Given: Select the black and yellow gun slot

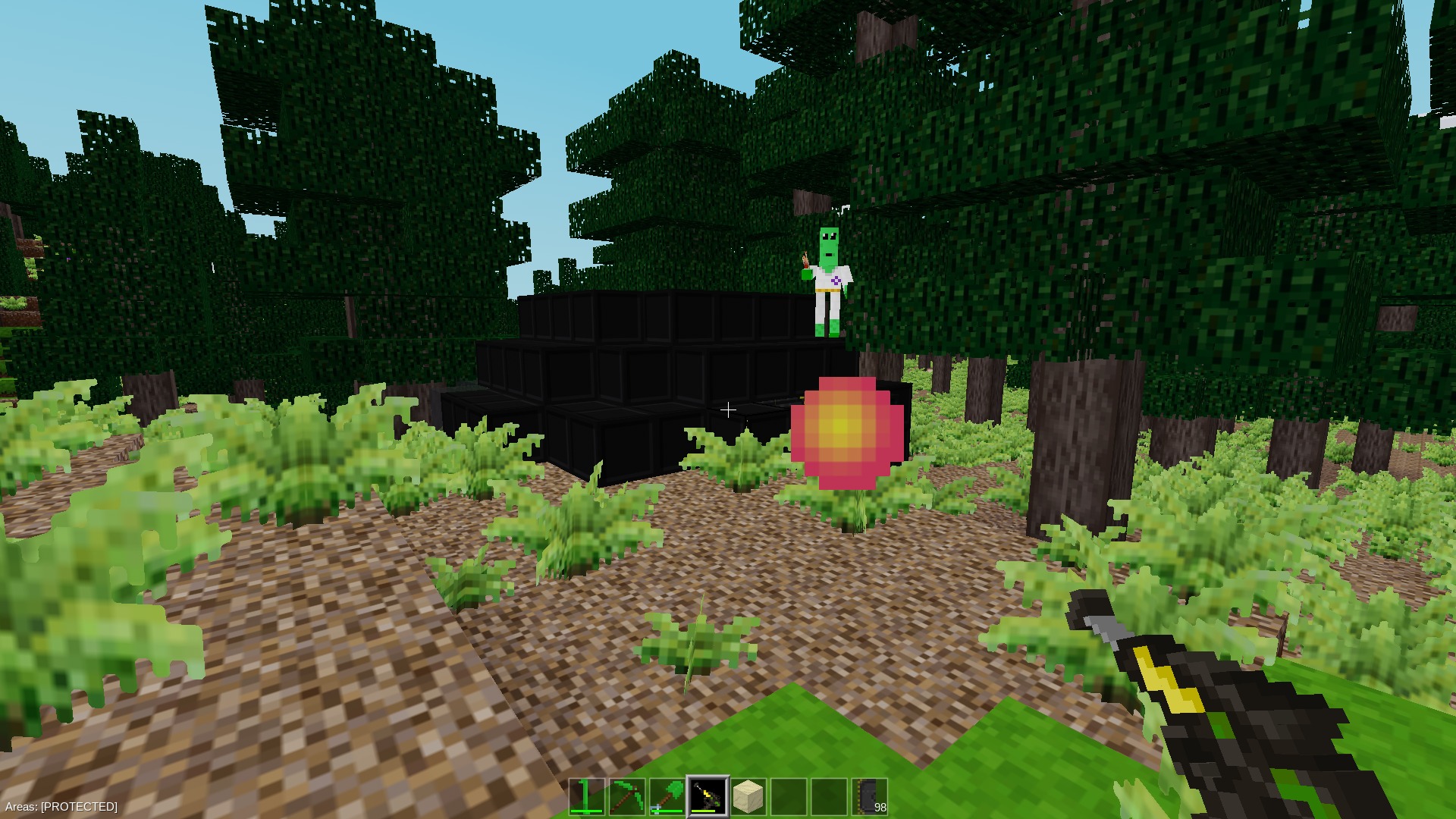Looking at the screenshot, I should [x=708, y=796].
